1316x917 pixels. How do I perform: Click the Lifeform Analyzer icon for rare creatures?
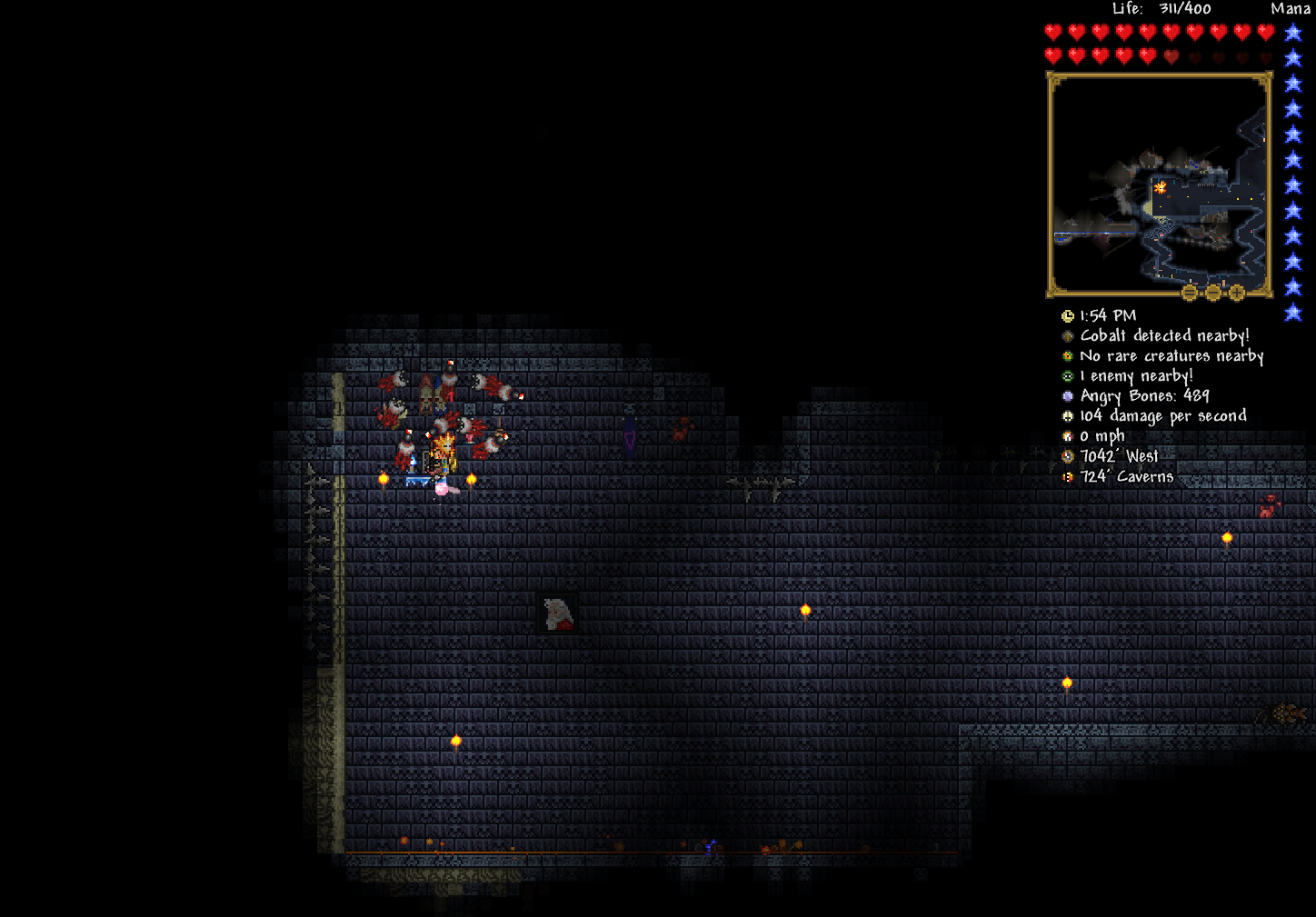click(x=1067, y=355)
